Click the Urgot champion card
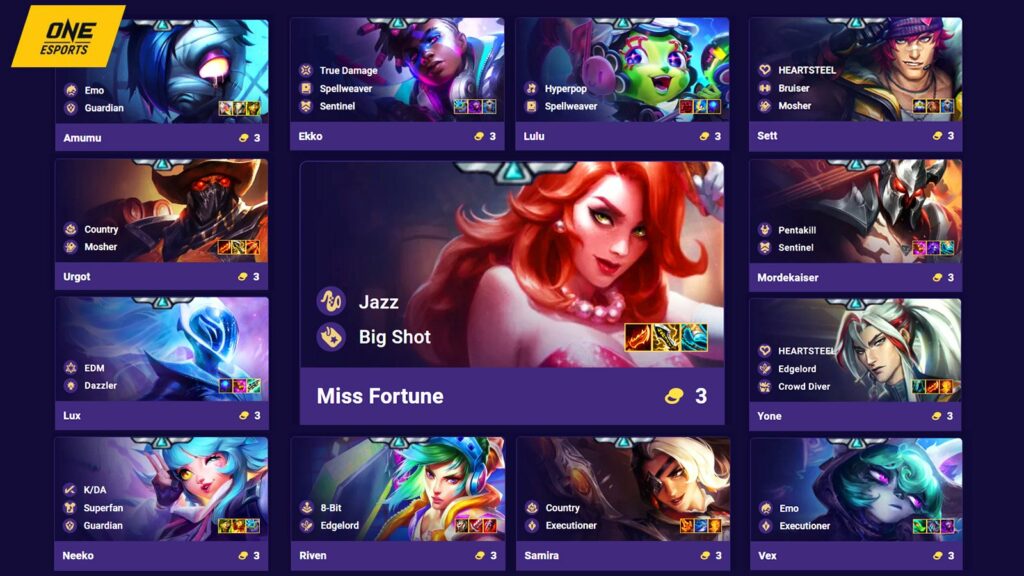The image size is (1024, 576). (x=161, y=224)
